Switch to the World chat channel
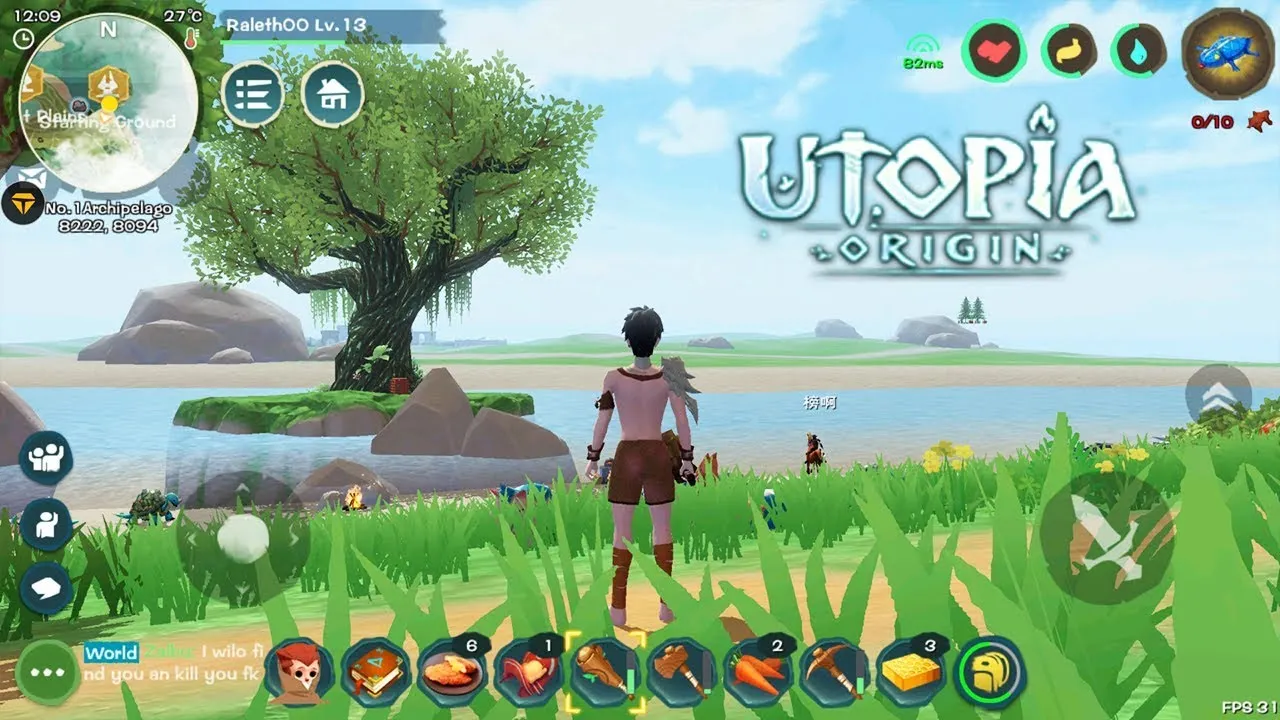This screenshot has width=1280, height=720. click(110, 653)
